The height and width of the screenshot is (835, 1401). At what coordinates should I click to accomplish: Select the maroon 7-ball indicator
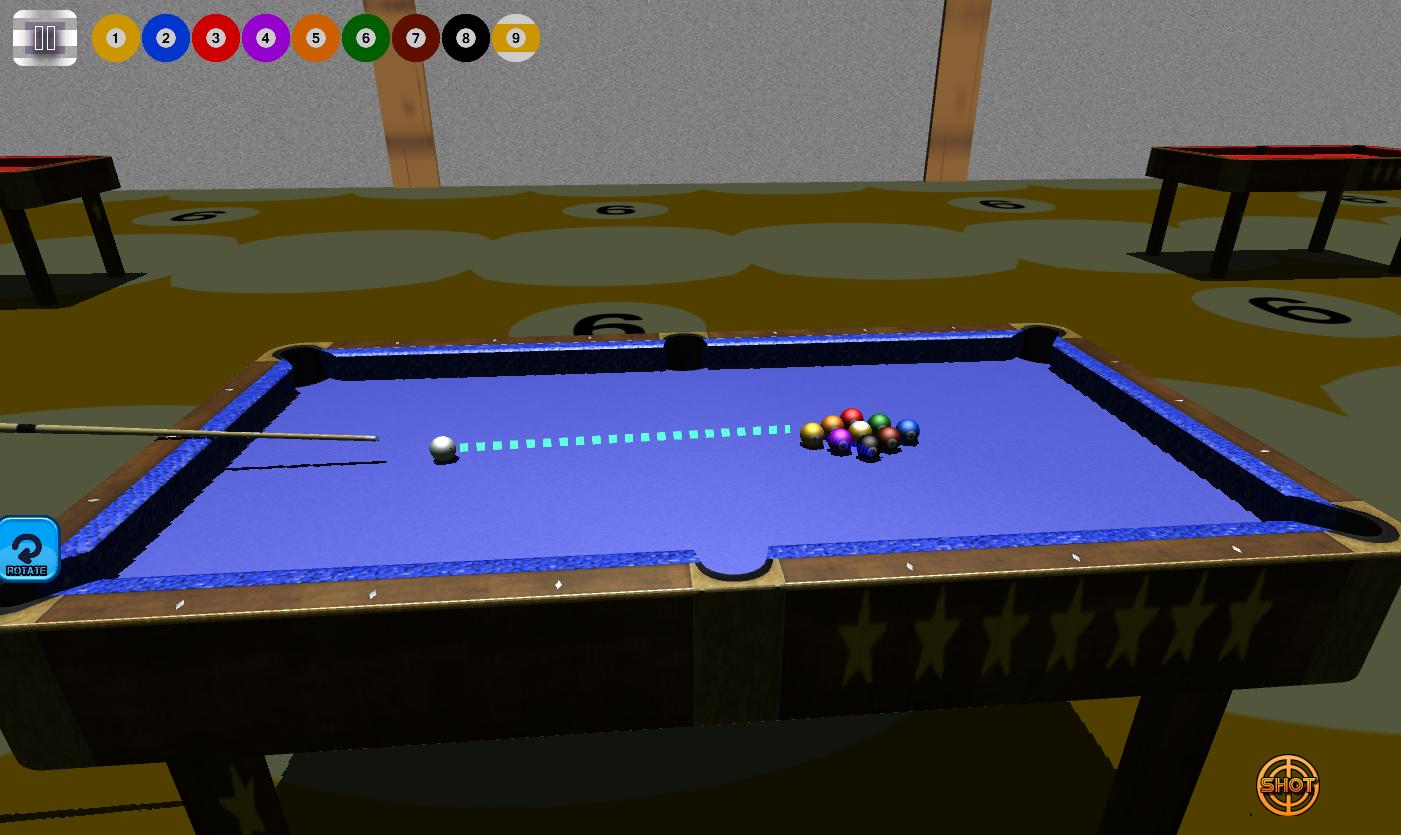tap(415, 38)
